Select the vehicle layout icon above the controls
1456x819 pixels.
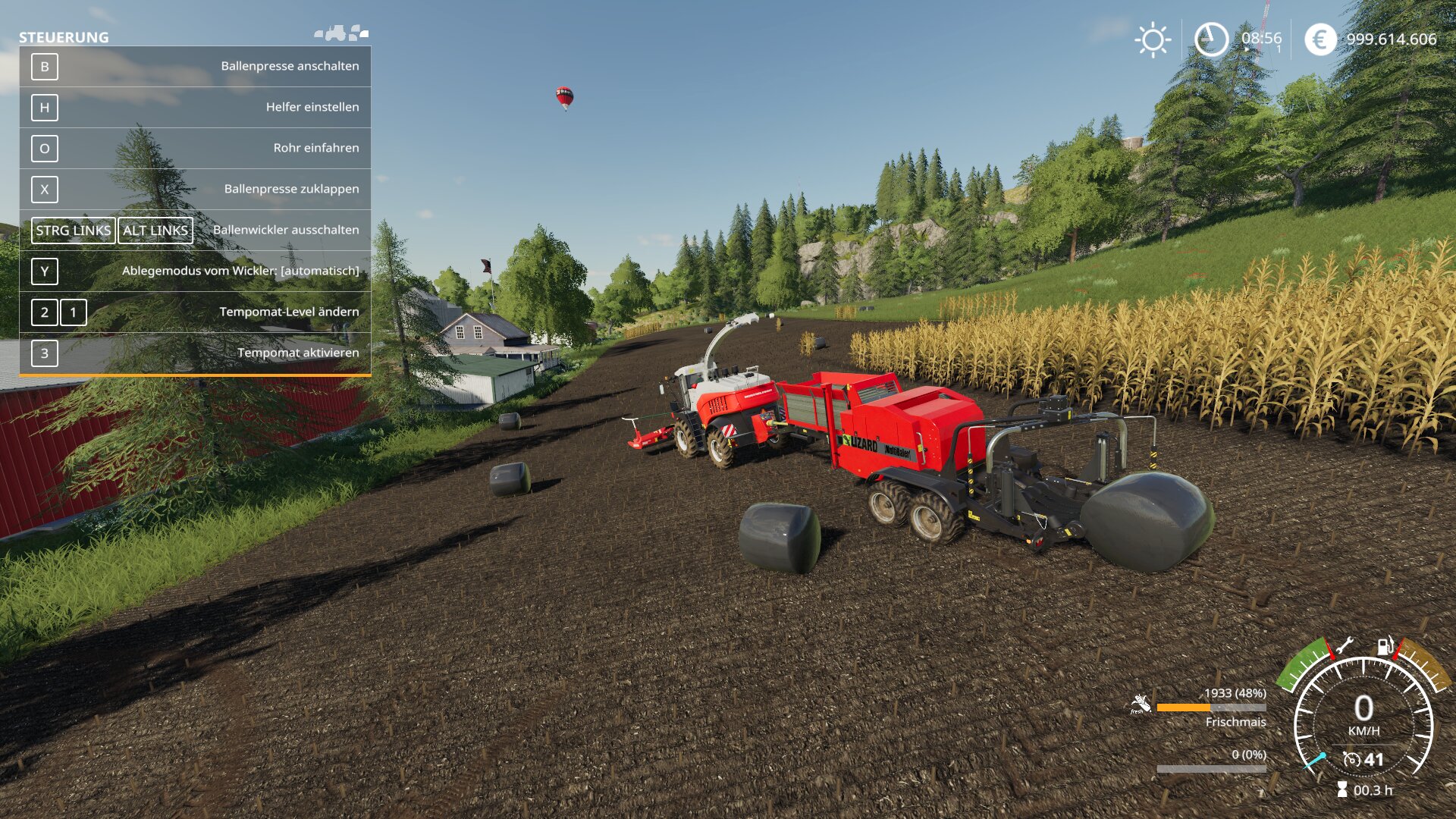pos(342,33)
